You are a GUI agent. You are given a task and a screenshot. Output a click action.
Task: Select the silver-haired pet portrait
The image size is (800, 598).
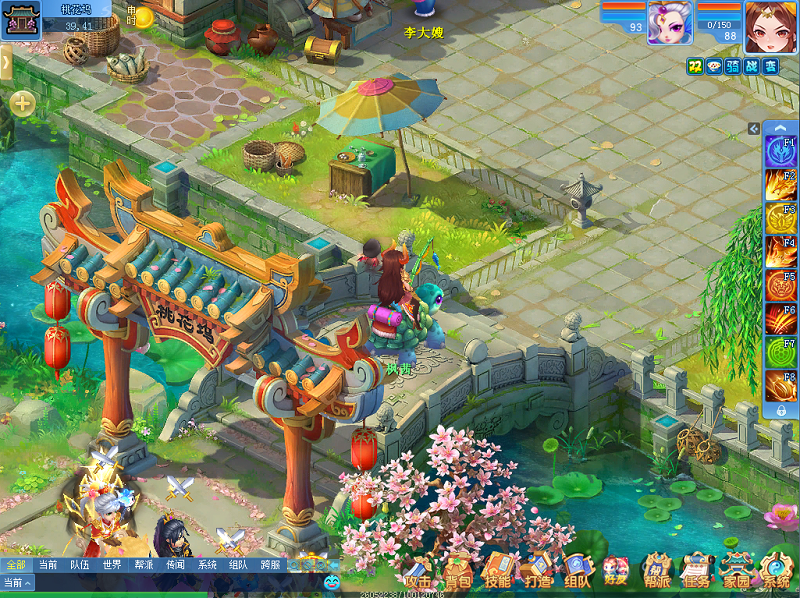[x=670, y=23]
